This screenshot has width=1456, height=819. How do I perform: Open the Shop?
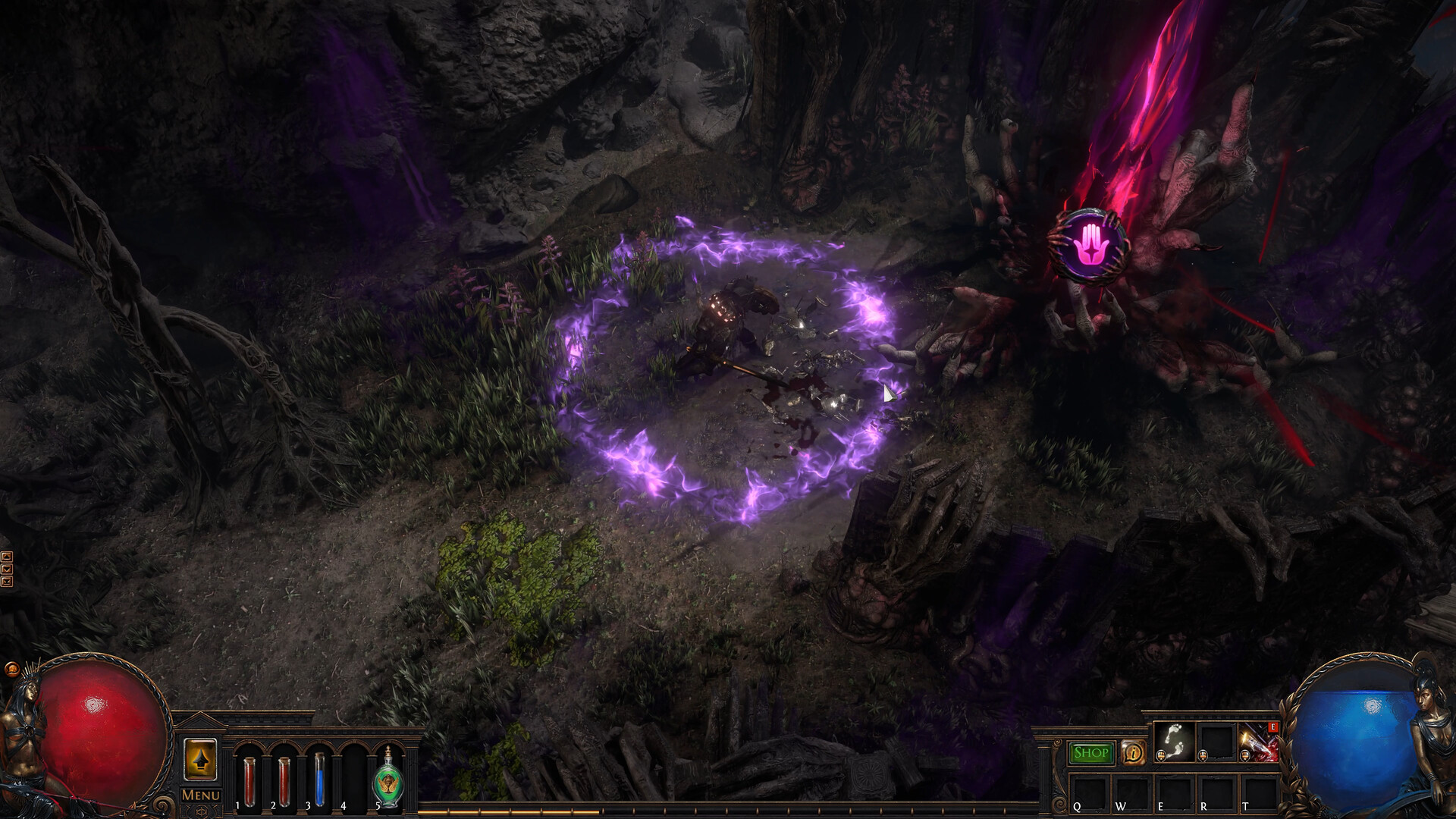tap(1091, 753)
